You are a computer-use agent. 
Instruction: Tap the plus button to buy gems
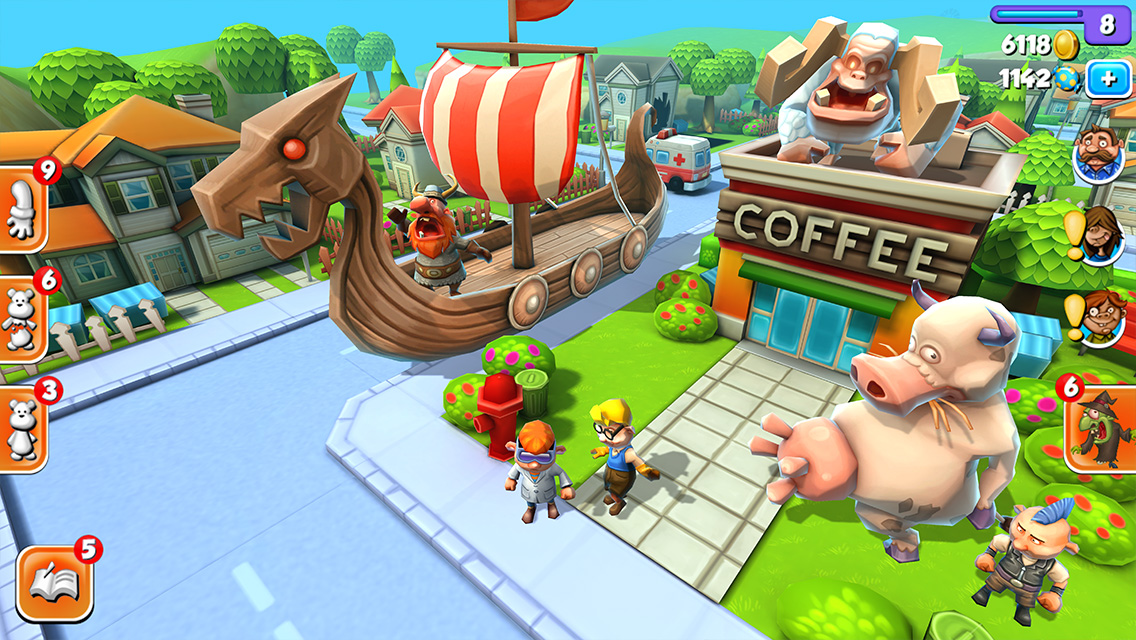[x=1108, y=79]
